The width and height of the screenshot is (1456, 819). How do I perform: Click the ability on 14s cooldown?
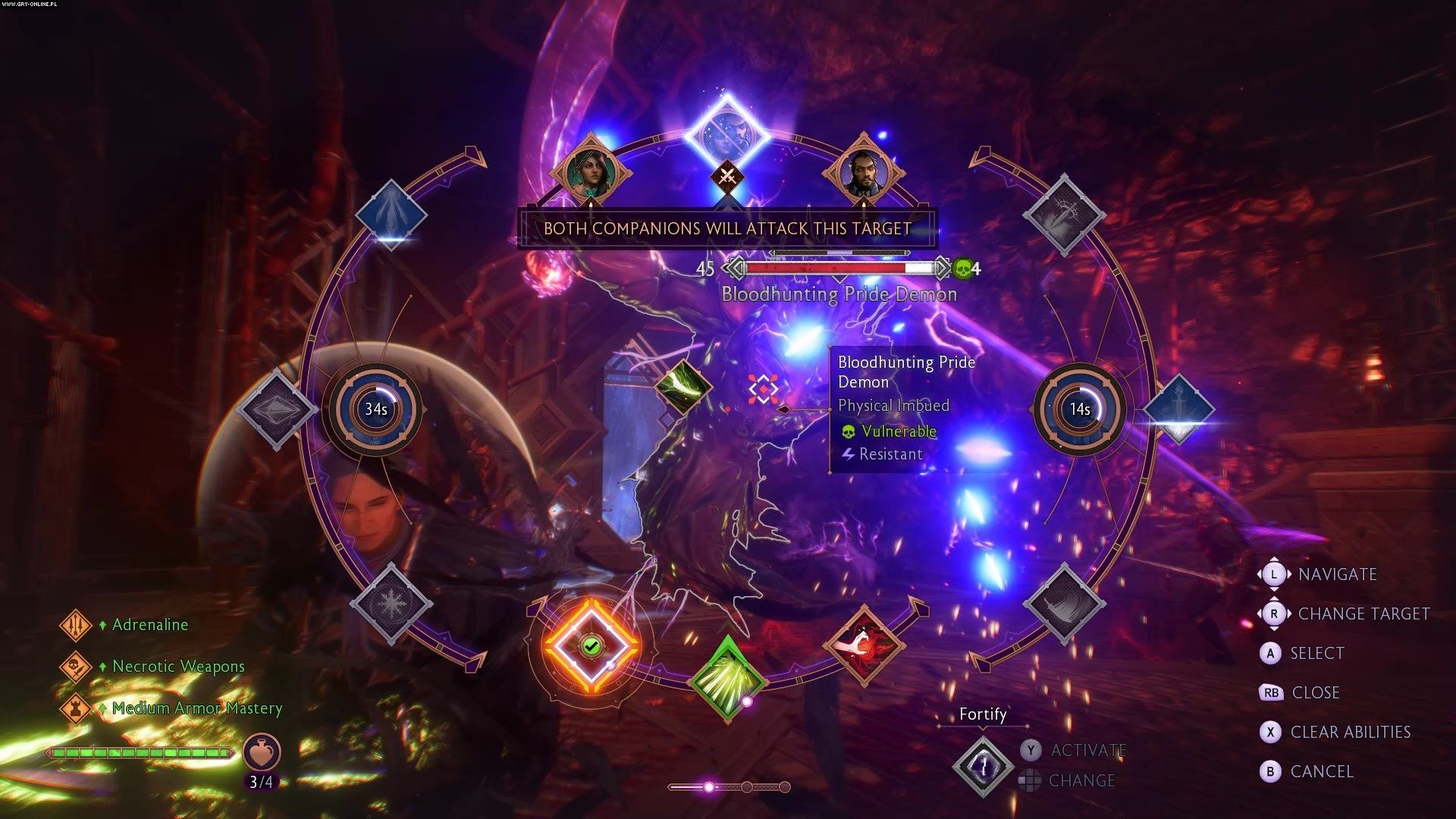(x=1080, y=409)
